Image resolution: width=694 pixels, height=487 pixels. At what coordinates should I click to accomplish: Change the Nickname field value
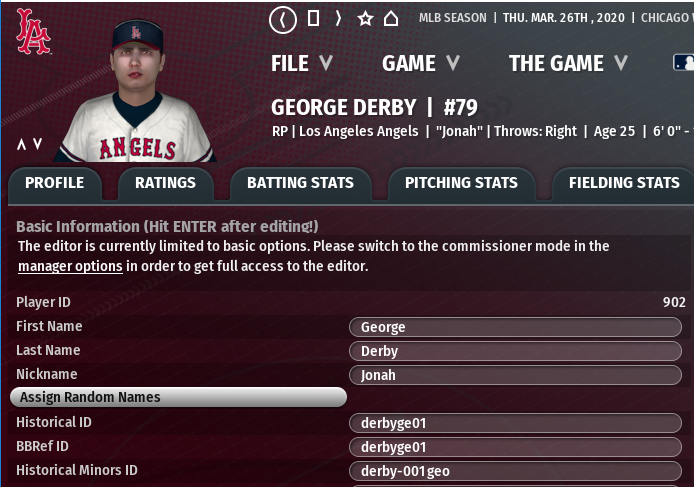pyautogui.click(x=515, y=375)
